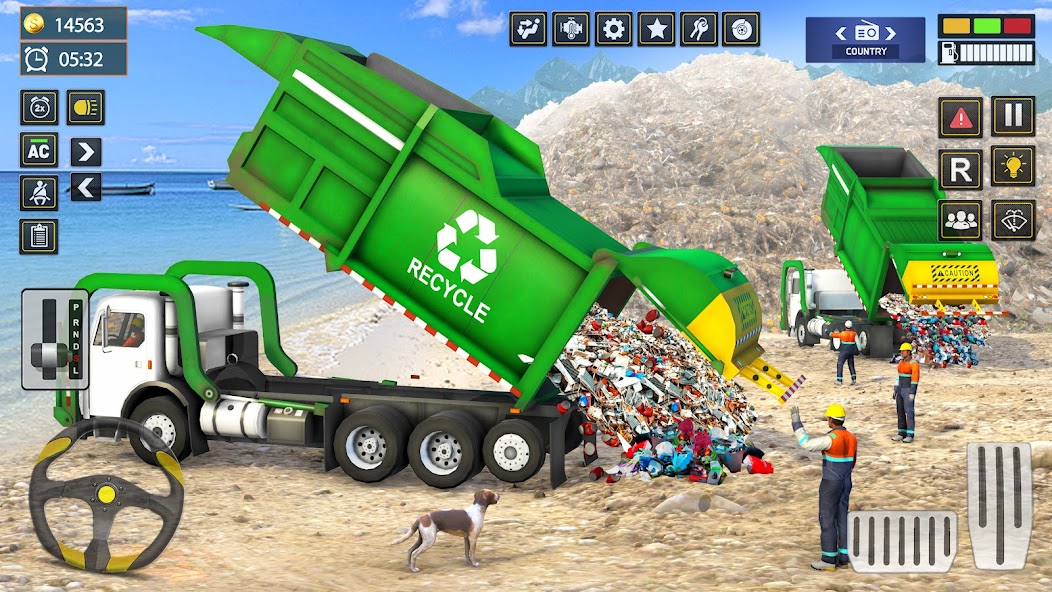Image resolution: width=1052 pixels, height=592 pixels.
Task: Open the gear settings icon
Action: point(613,28)
